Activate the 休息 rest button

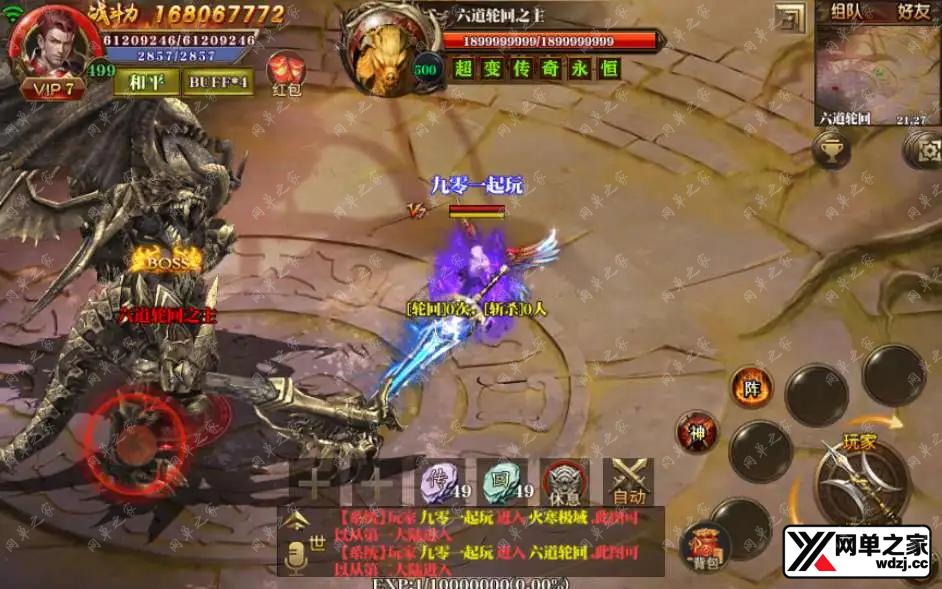tap(565, 482)
